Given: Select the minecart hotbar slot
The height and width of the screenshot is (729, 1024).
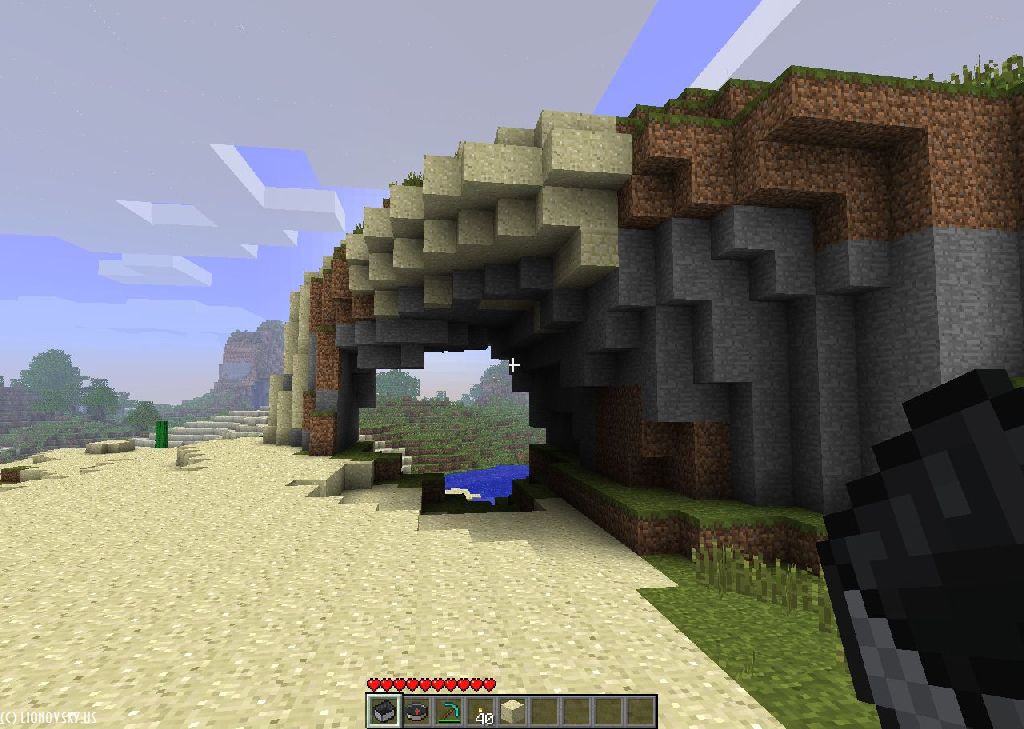Looking at the screenshot, I should pyautogui.click(x=383, y=711).
